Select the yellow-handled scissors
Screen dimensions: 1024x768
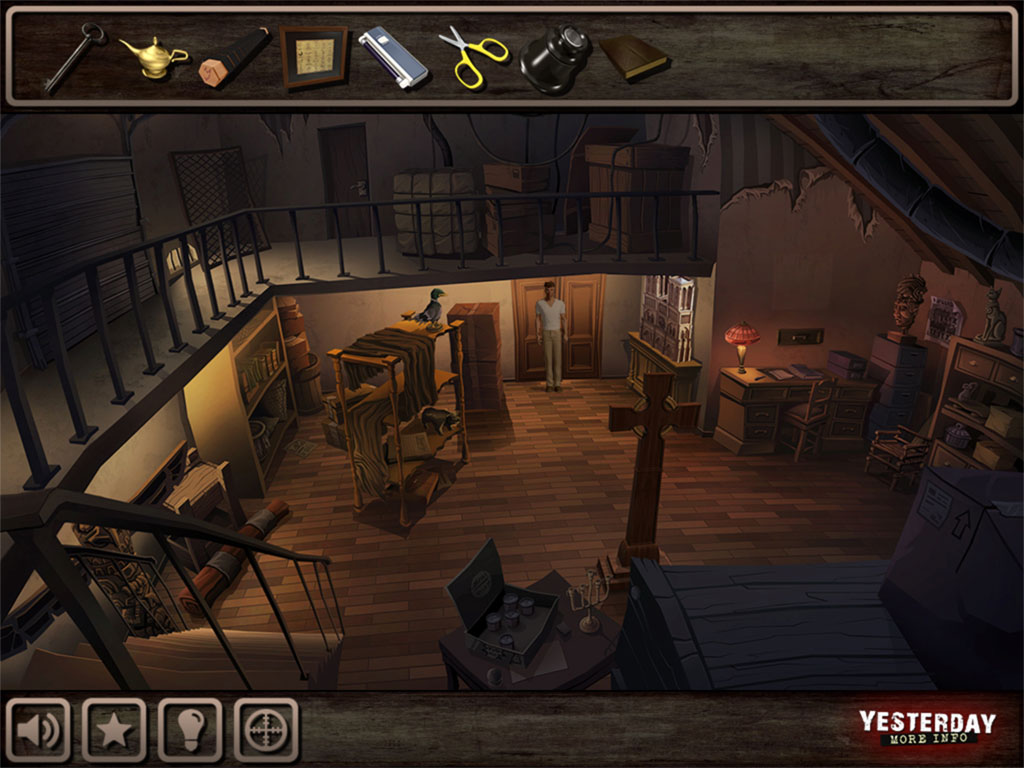point(473,56)
